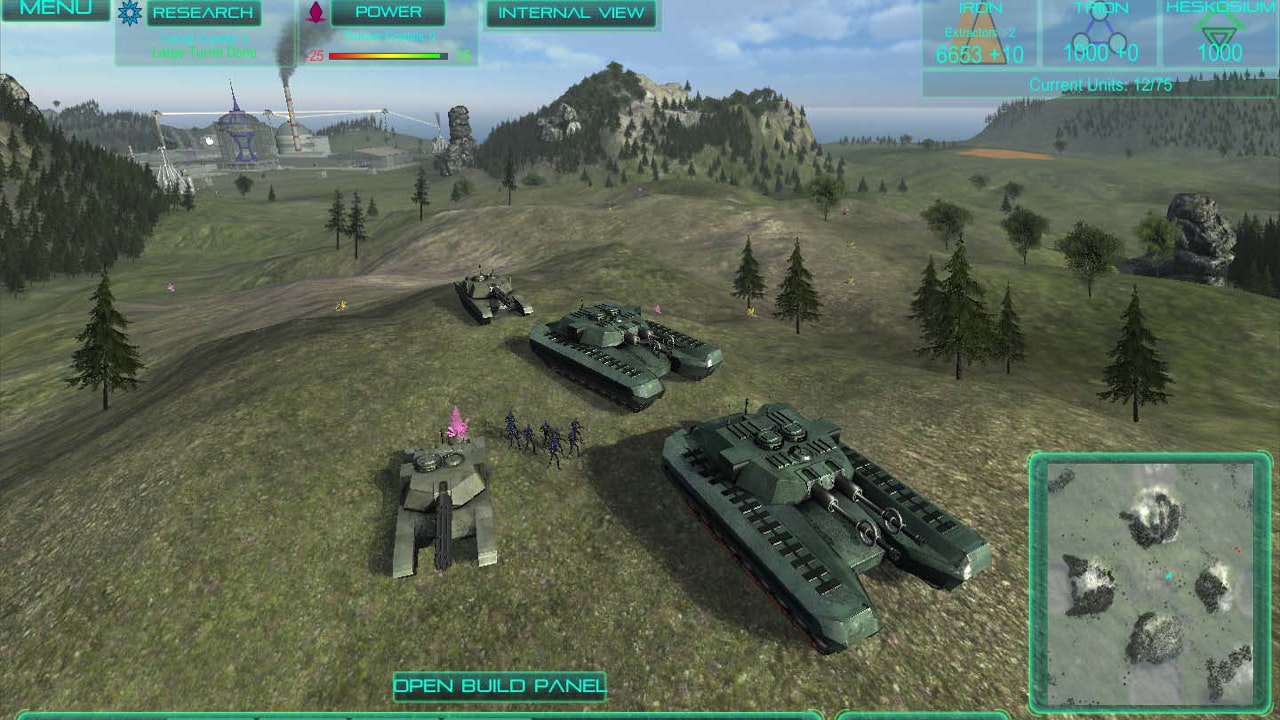Click the power balance gradient bar
Viewport: 1280px width, 720px height.
390,56
